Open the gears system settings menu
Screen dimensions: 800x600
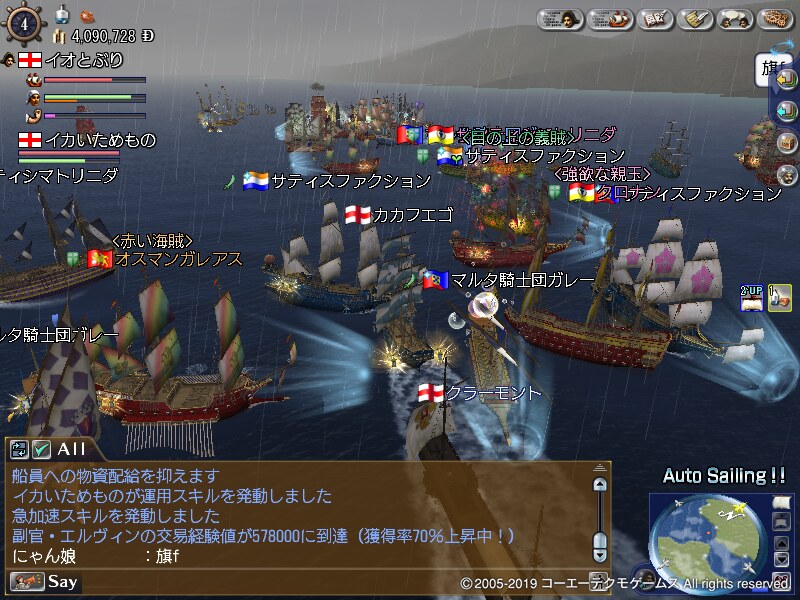tap(776, 19)
